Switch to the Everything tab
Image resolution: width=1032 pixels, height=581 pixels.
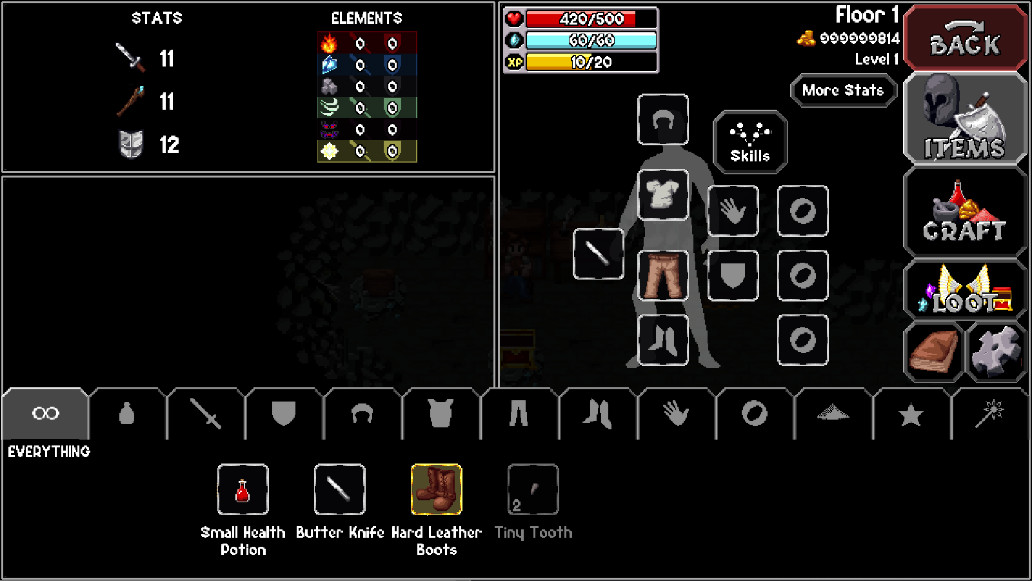point(46,413)
